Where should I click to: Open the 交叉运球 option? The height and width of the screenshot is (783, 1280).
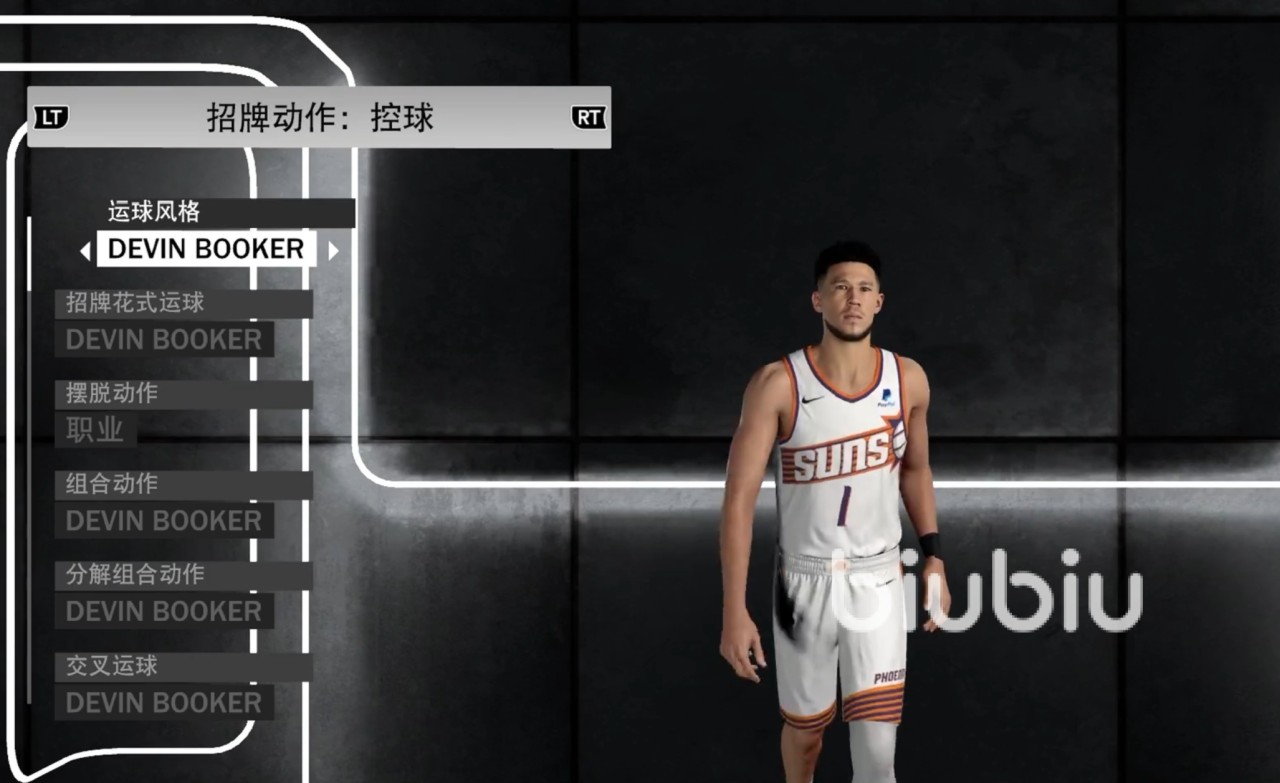[x=112, y=666]
